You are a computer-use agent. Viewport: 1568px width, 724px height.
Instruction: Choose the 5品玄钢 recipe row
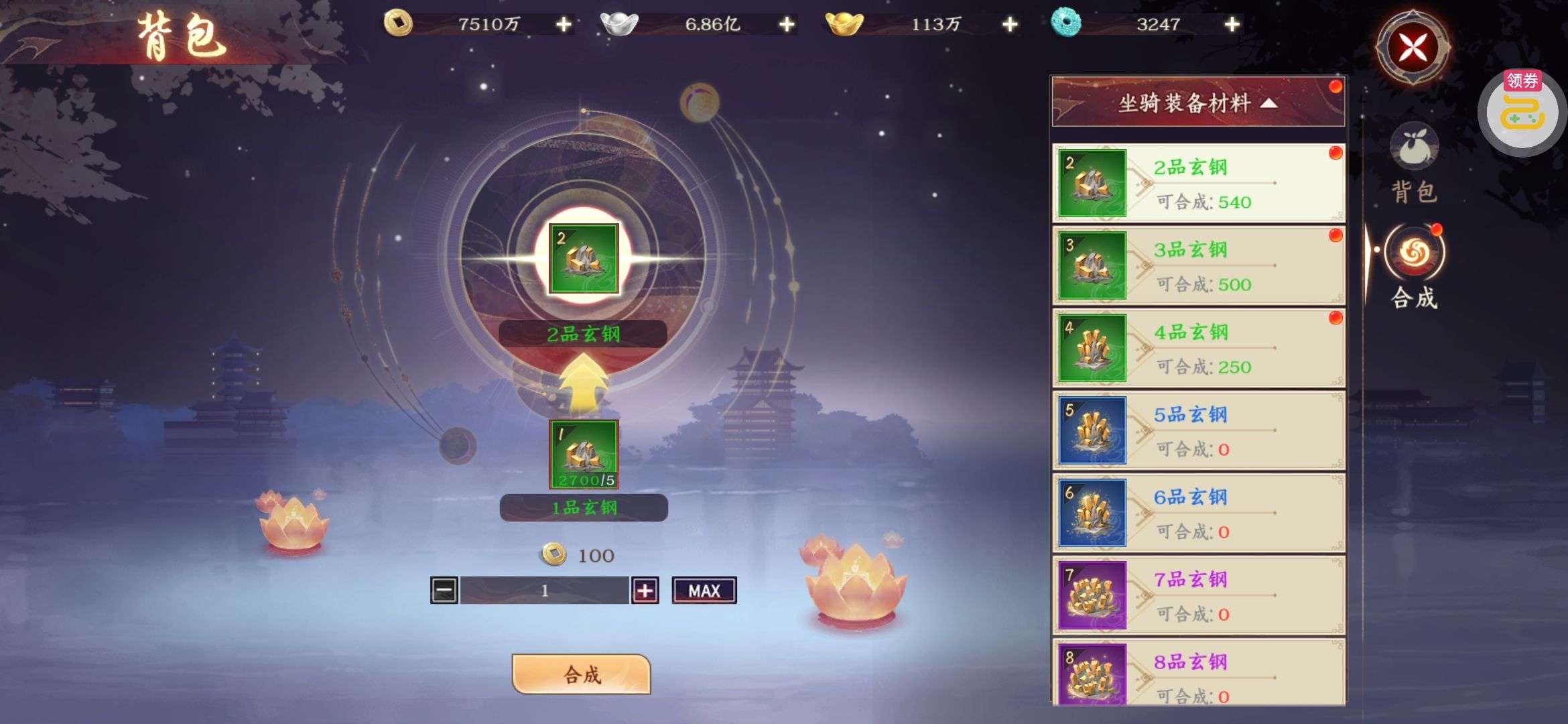coord(1197,430)
